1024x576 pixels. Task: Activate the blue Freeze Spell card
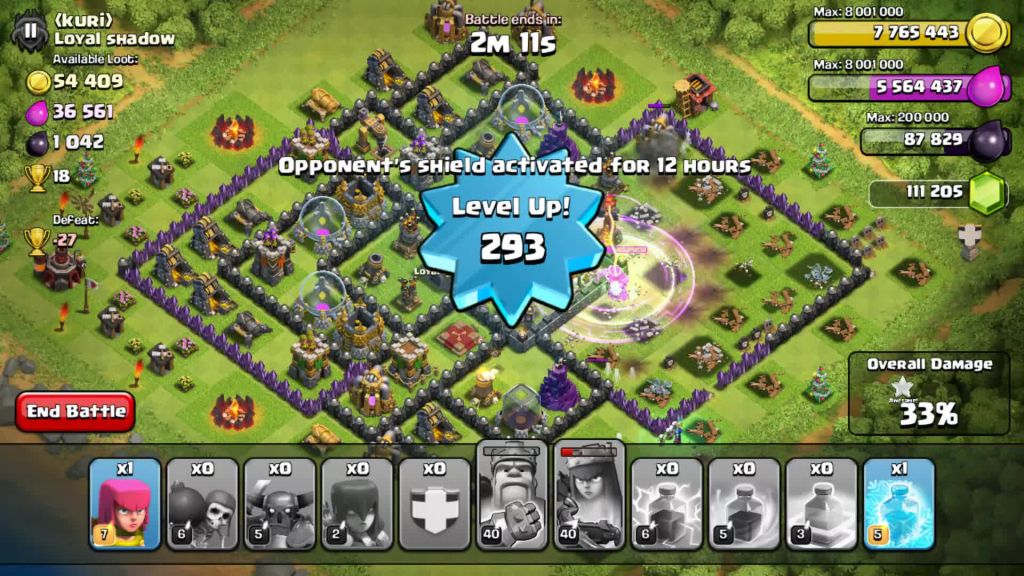pyautogui.click(x=898, y=503)
